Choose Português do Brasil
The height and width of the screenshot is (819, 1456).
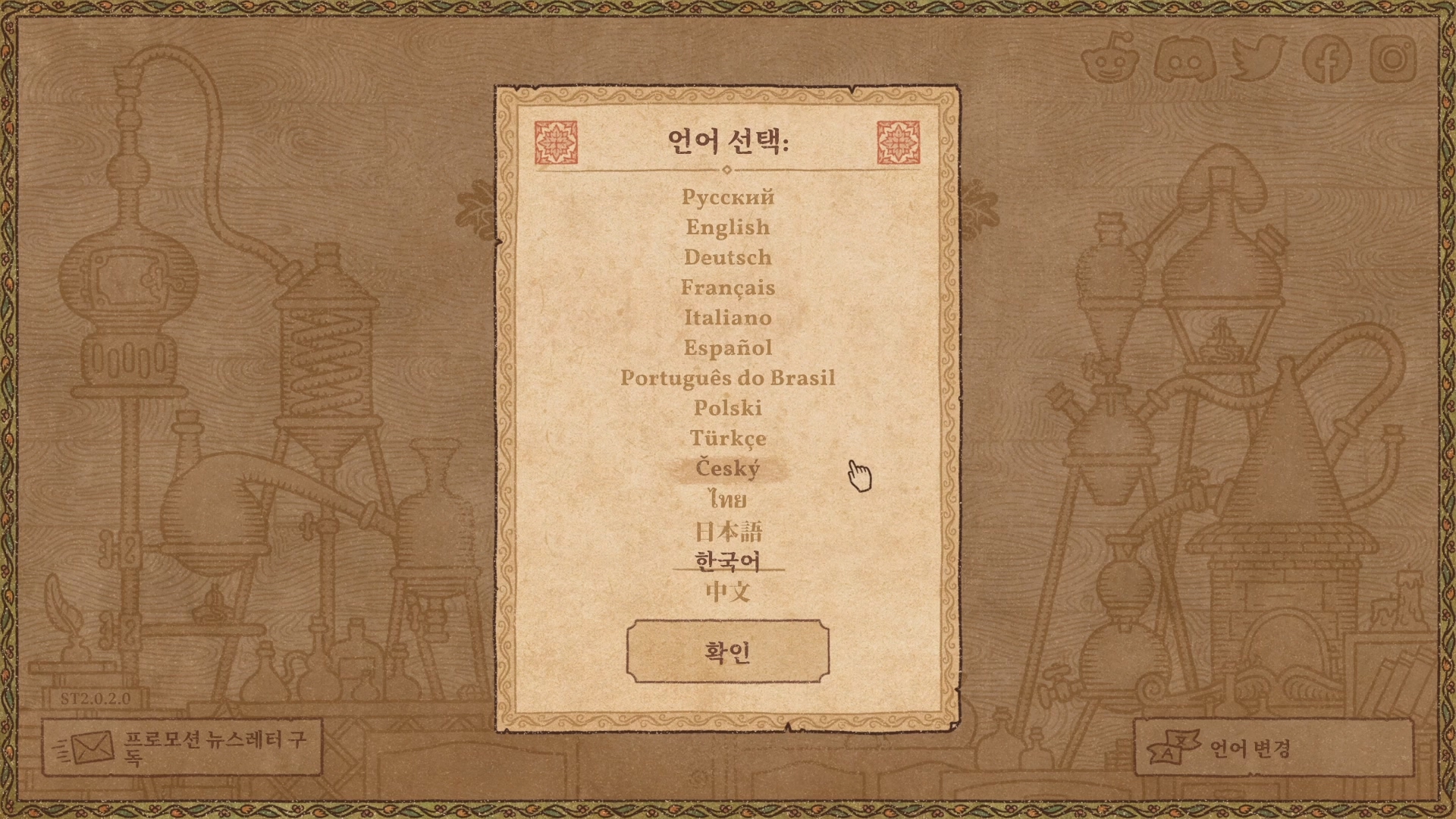click(x=727, y=378)
